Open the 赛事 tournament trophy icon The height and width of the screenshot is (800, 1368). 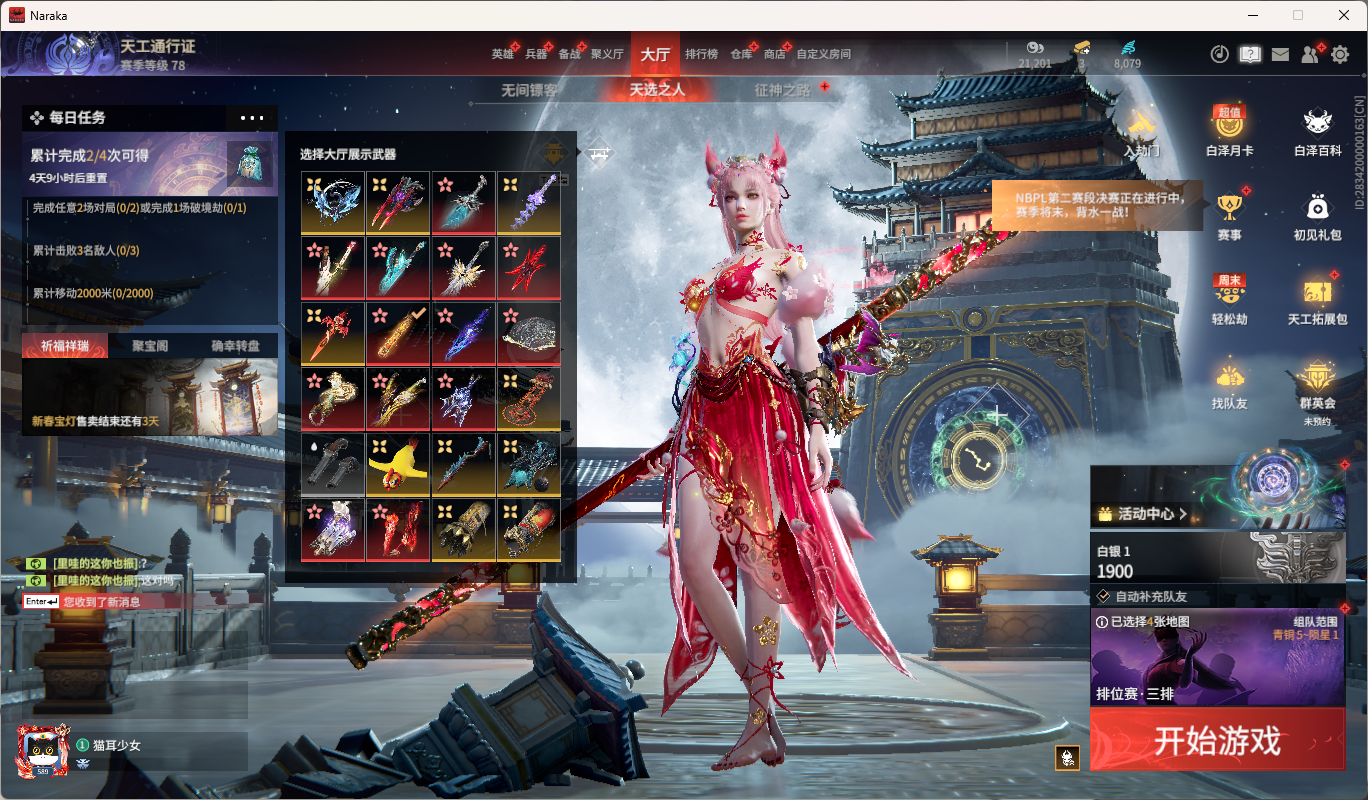click(1229, 217)
